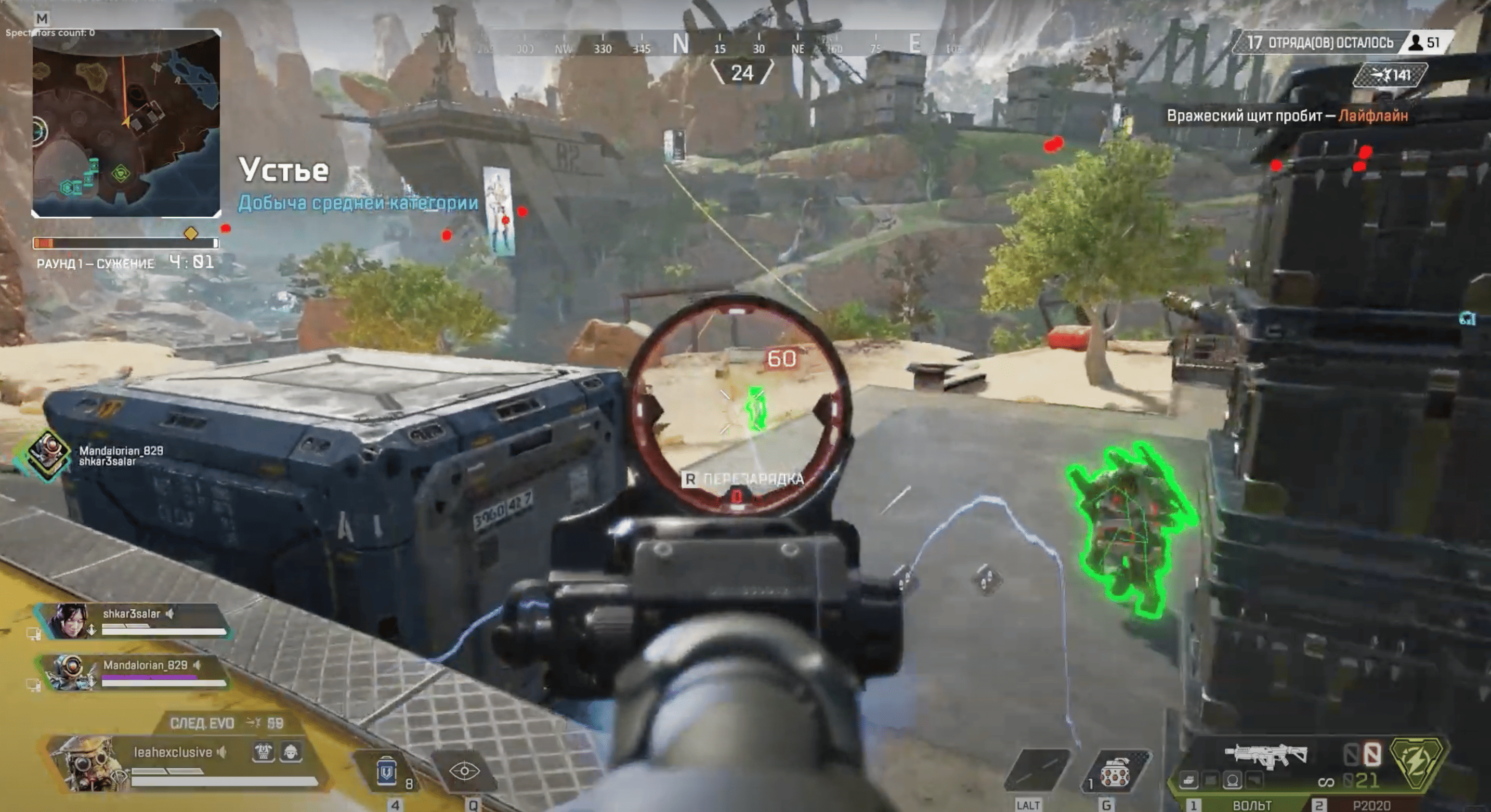Click the body armor icon
This screenshot has height=812, width=1491.
[264, 752]
